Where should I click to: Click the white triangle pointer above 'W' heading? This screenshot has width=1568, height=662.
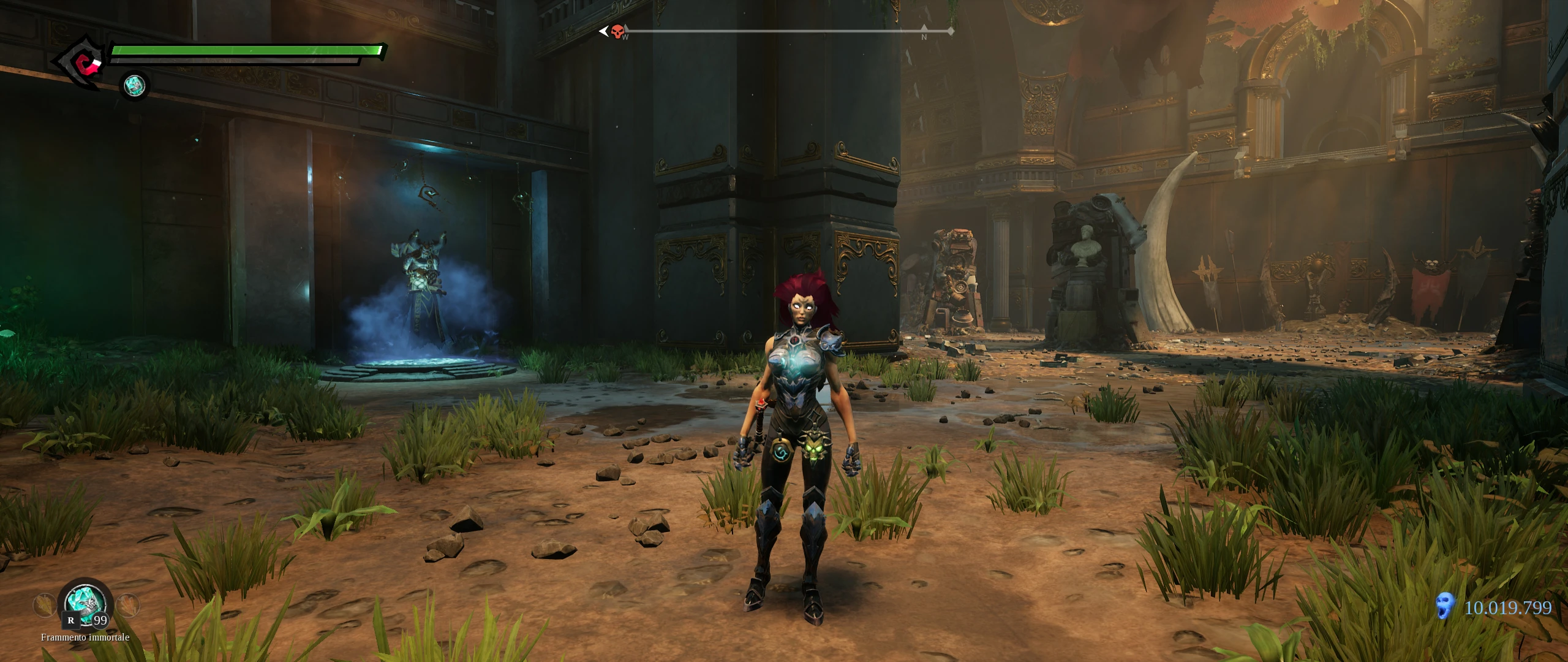click(626, 27)
